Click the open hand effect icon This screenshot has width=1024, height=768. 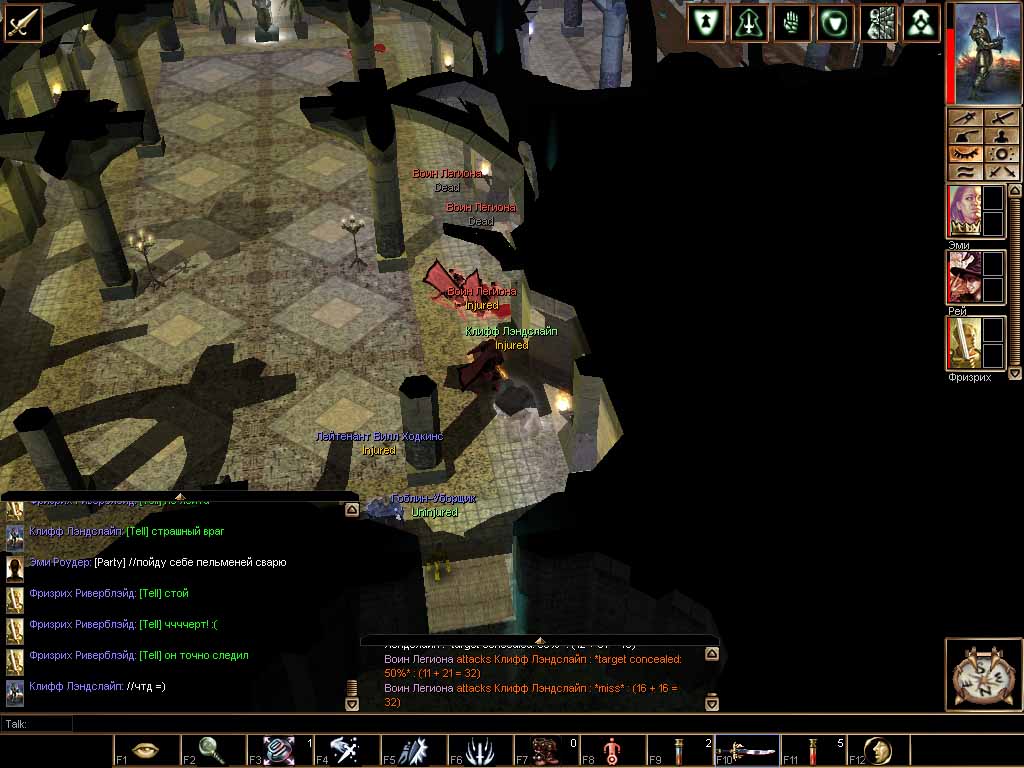click(x=792, y=23)
